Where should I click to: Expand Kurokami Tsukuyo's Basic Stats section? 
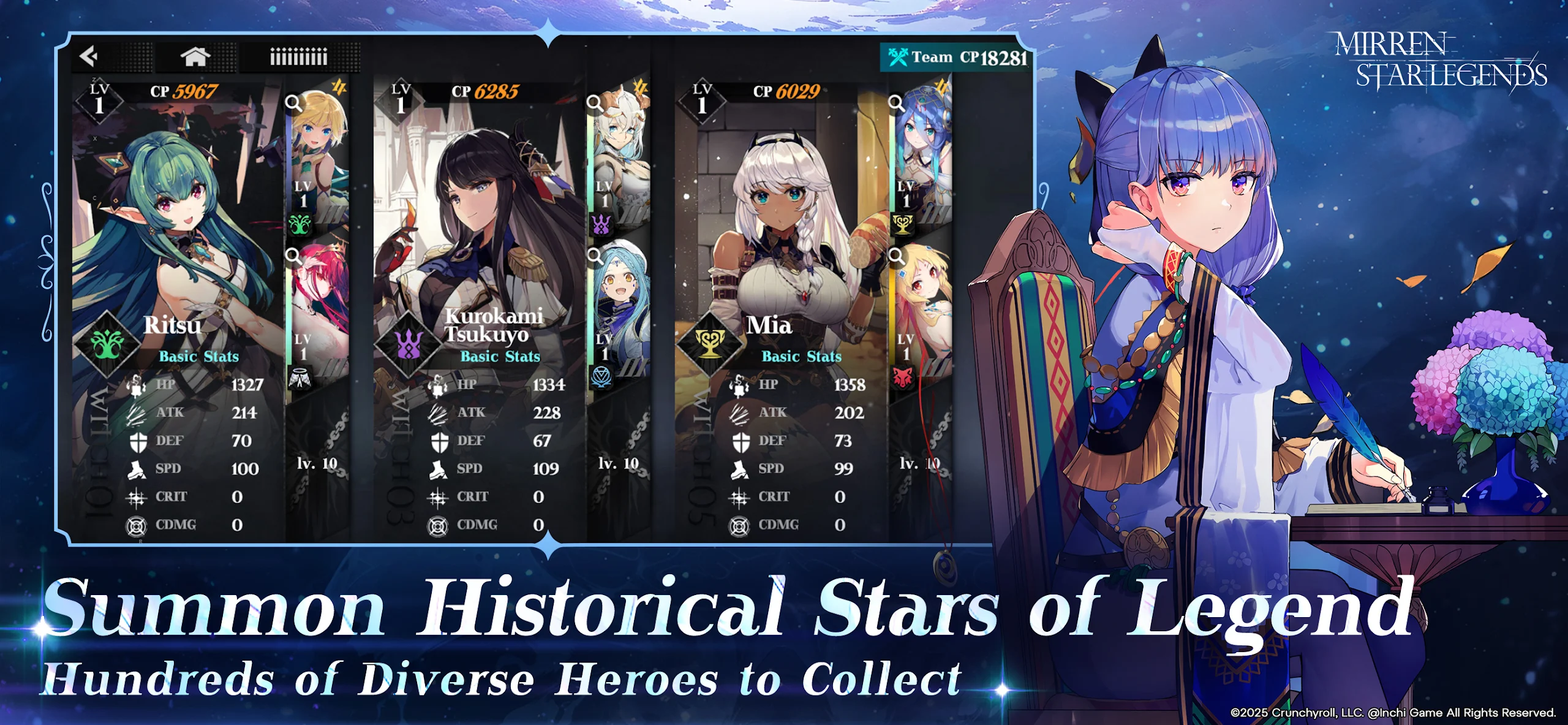pyautogui.click(x=500, y=357)
